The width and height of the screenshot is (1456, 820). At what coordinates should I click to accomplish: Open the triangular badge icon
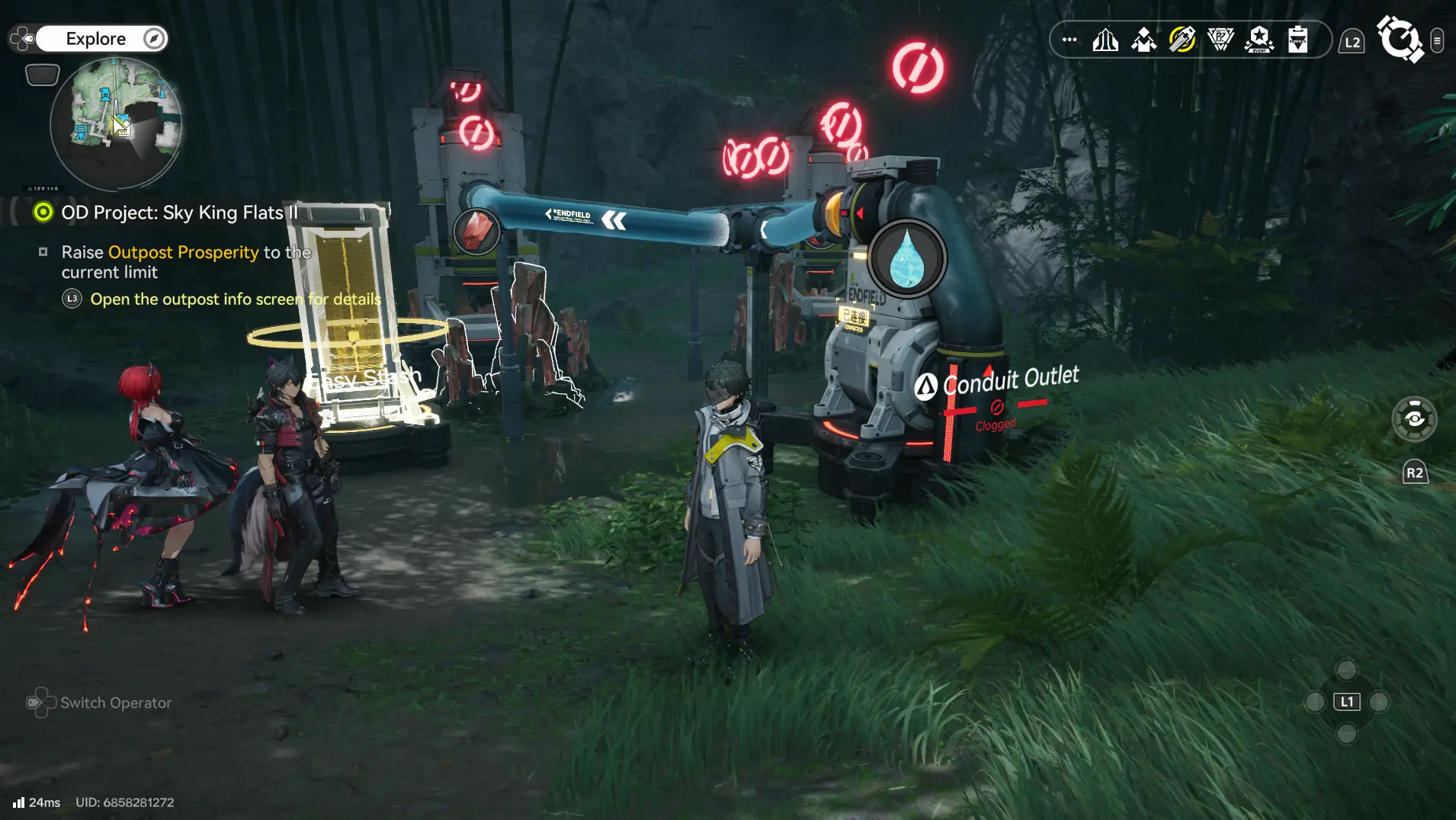pyautogui.click(x=1220, y=40)
